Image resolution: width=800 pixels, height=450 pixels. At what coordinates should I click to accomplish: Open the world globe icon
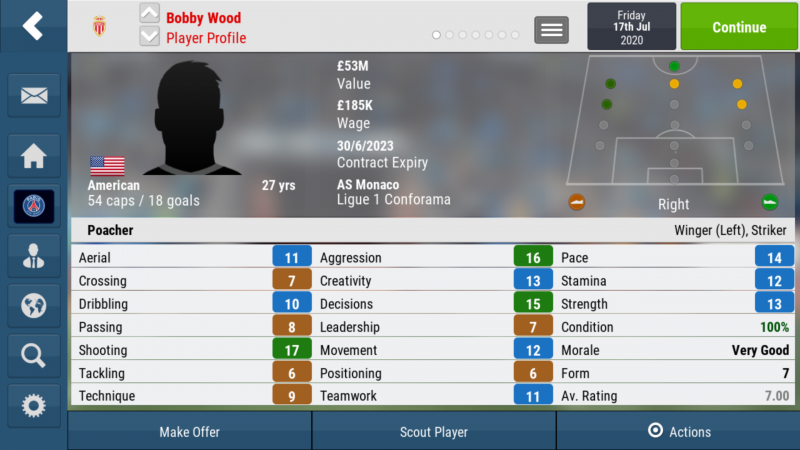click(33, 304)
